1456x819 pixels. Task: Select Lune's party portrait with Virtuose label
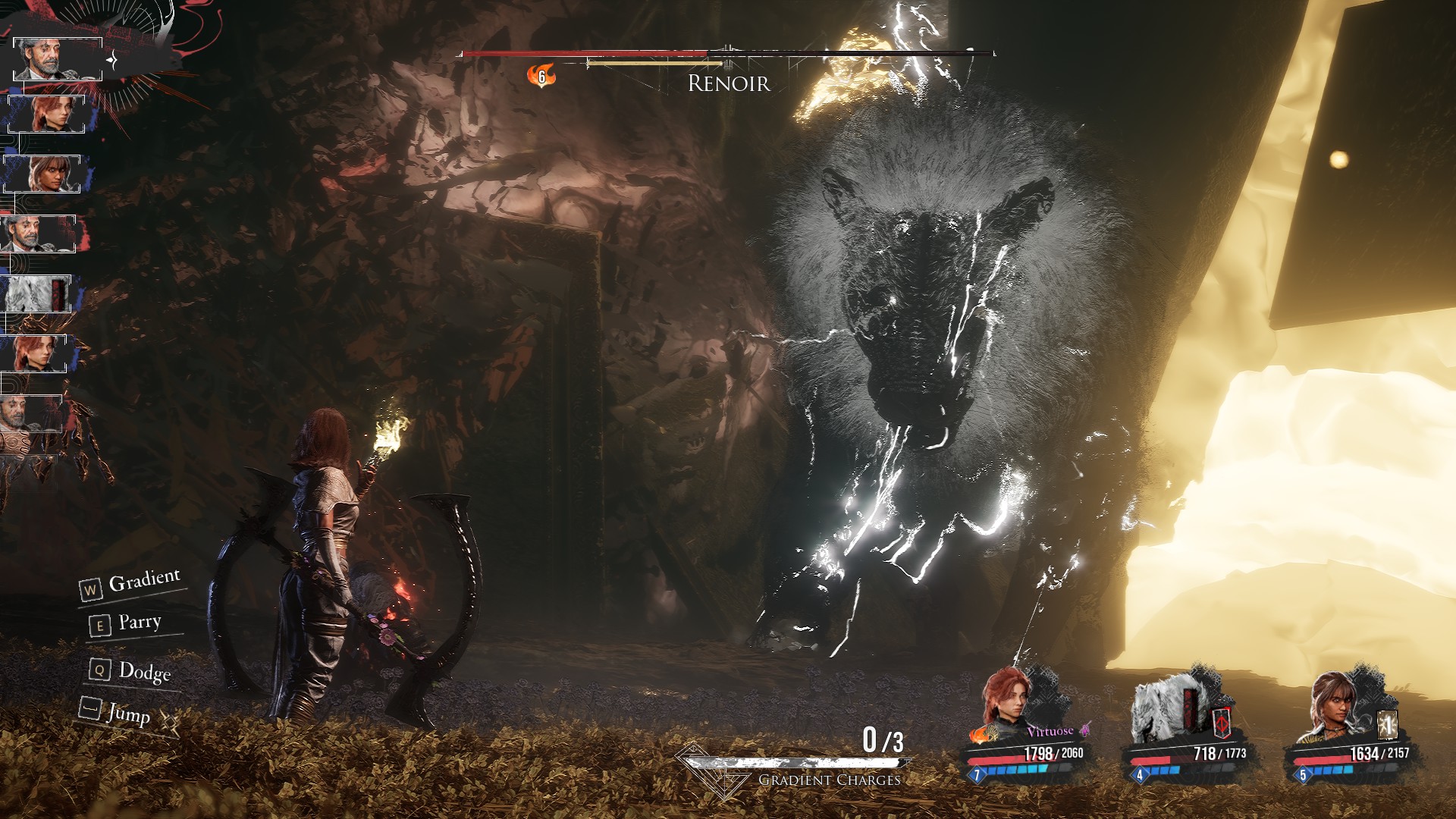[x=1007, y=701]
